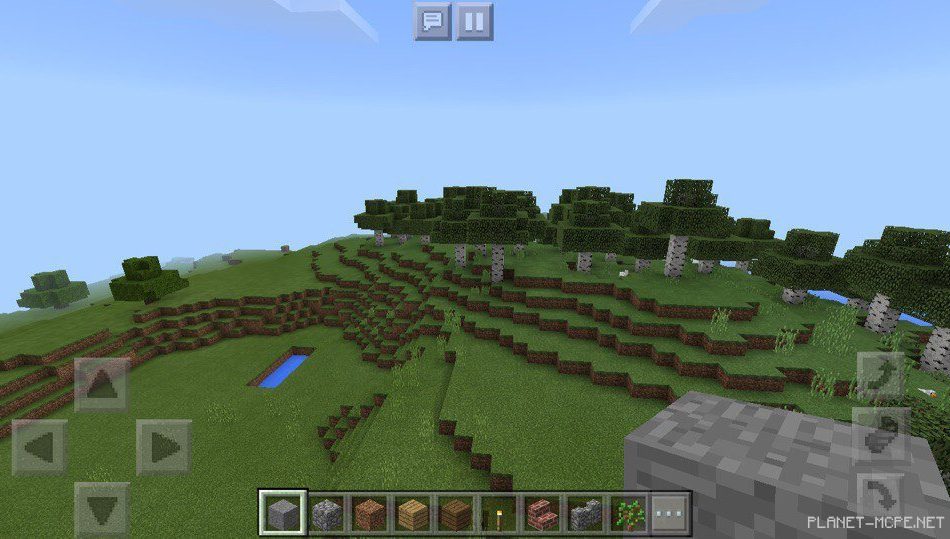Pause the game with the pause button
The width and height of the screenshot is (950, 539).
pos(475,21)
